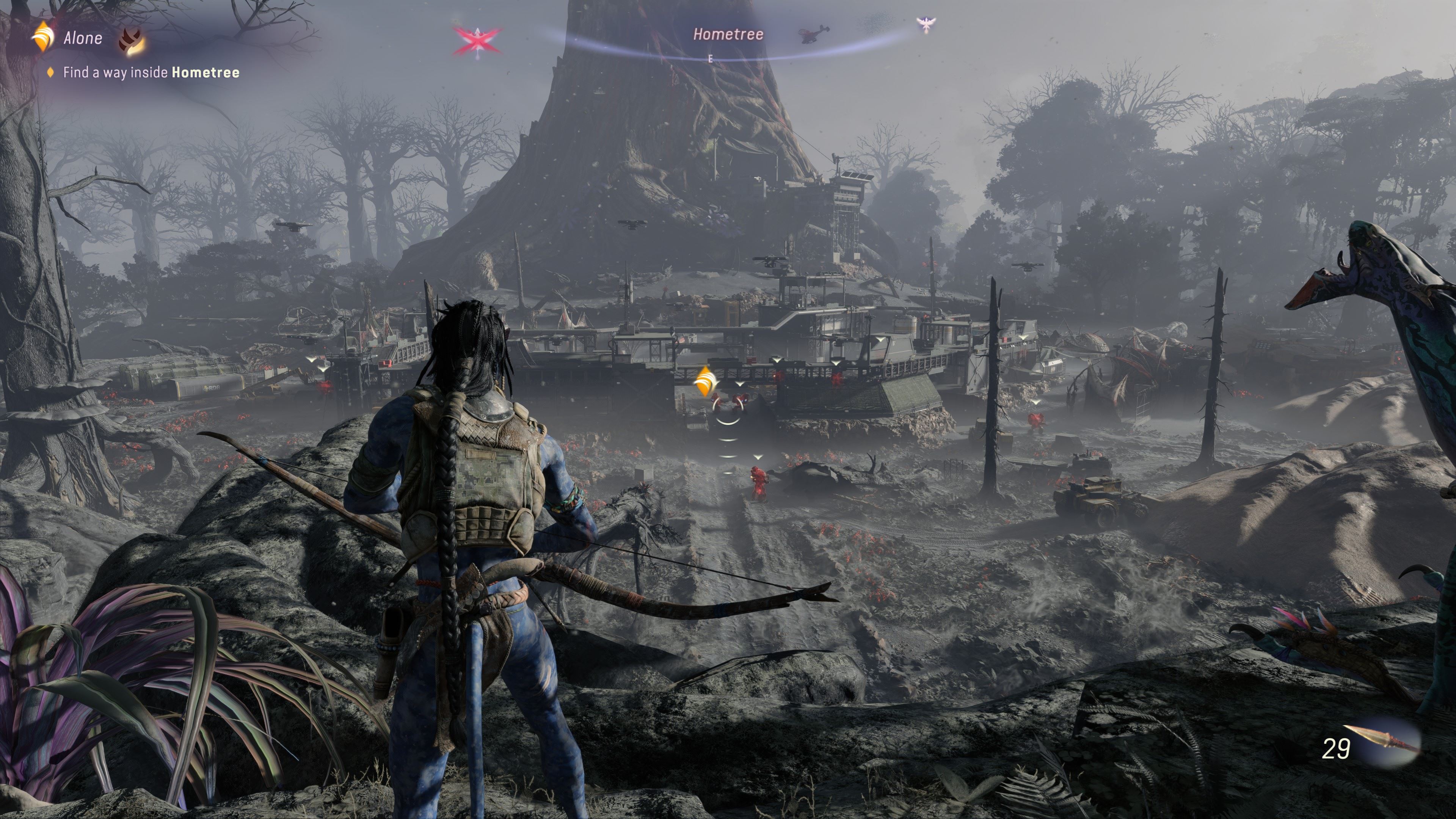1456x819 pixels.
Task: Click the Hometree label on the compass
Action: coord(728,35)
